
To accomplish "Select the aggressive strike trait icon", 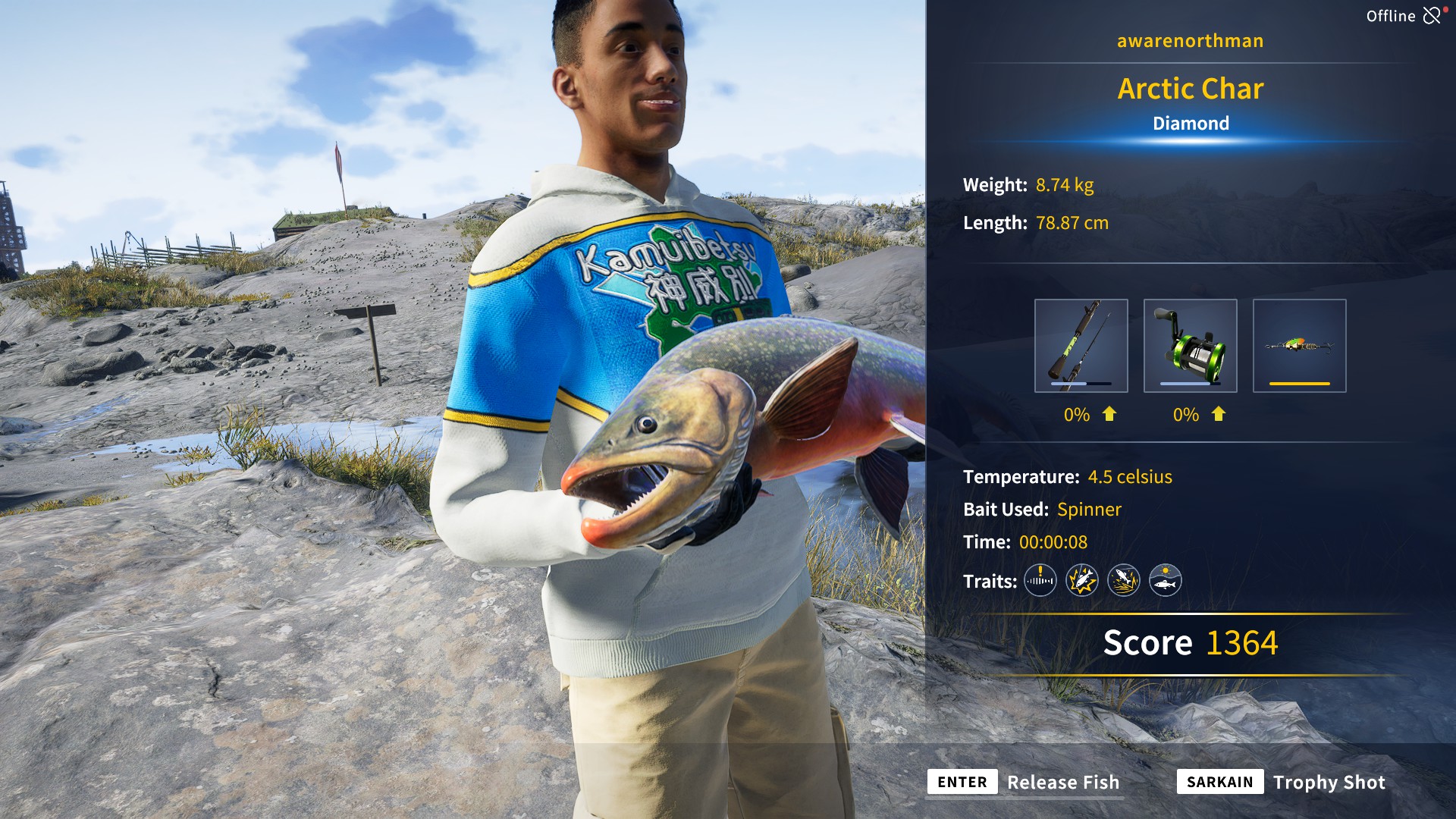I will click(x=1082, y=581).
